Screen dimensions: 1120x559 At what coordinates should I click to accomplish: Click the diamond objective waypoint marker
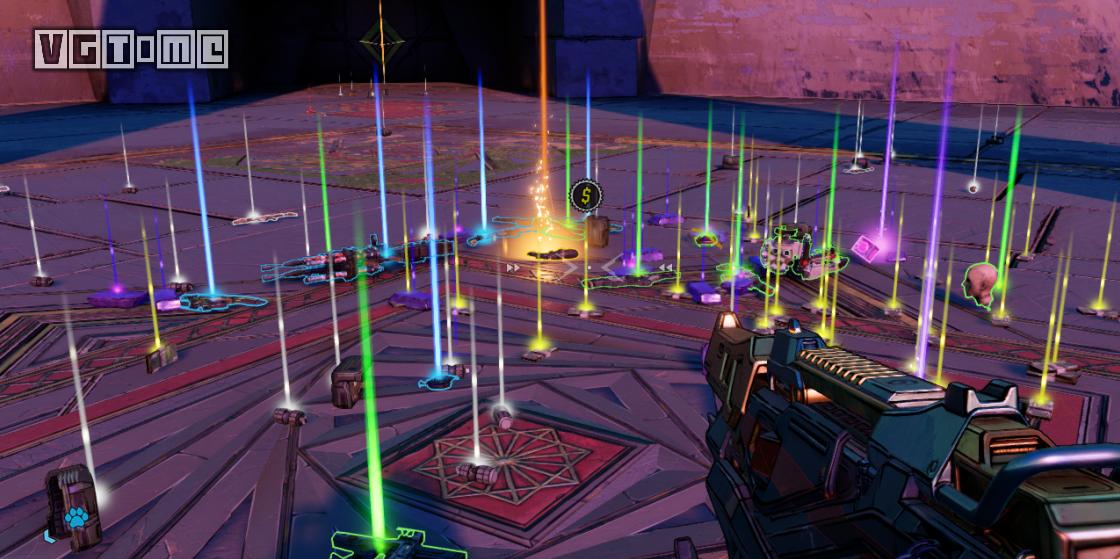(381, 41)
